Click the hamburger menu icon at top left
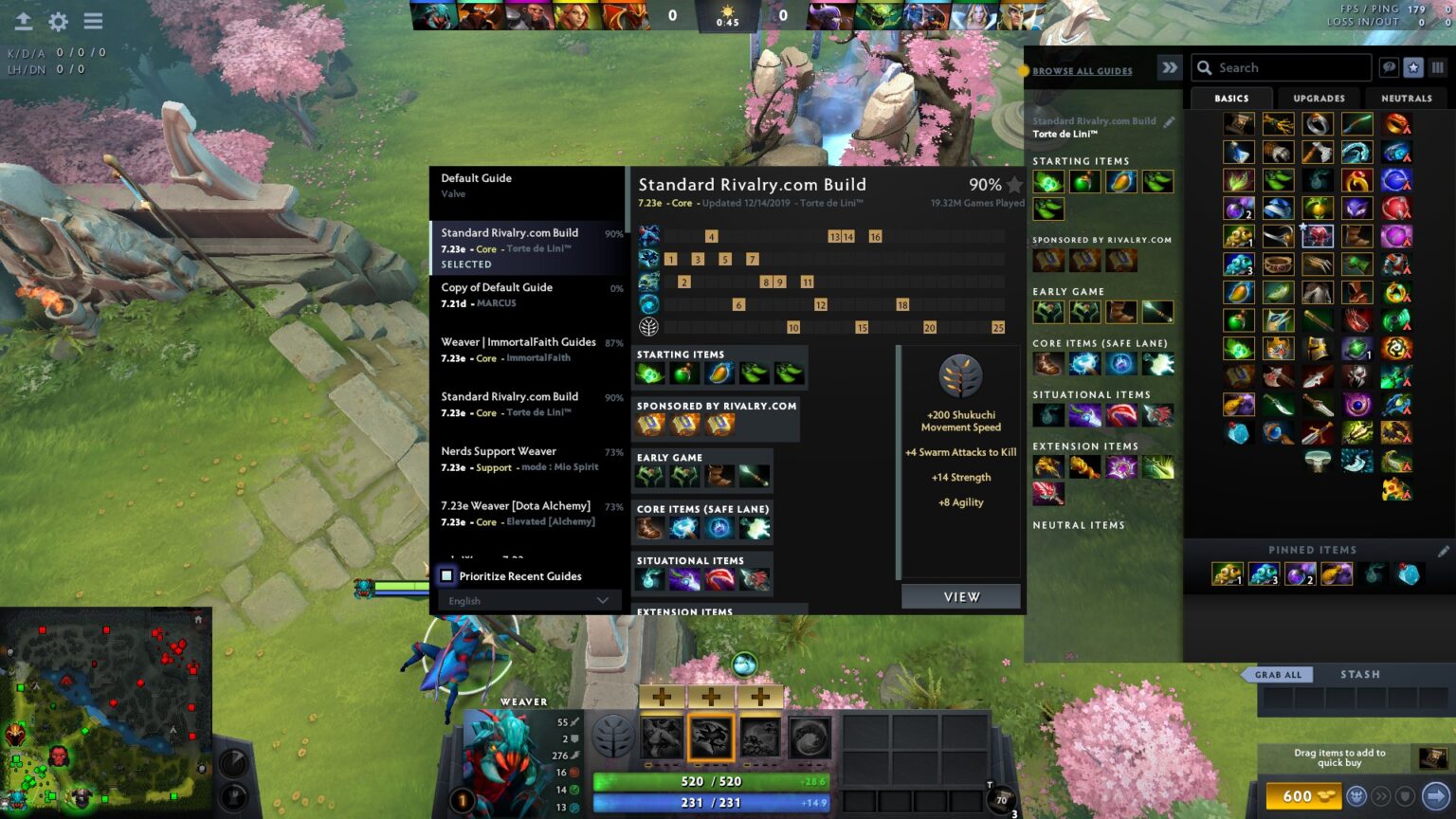Image resolution: width=1456 pixels, height=819 pixels. [x=93, y=21]
